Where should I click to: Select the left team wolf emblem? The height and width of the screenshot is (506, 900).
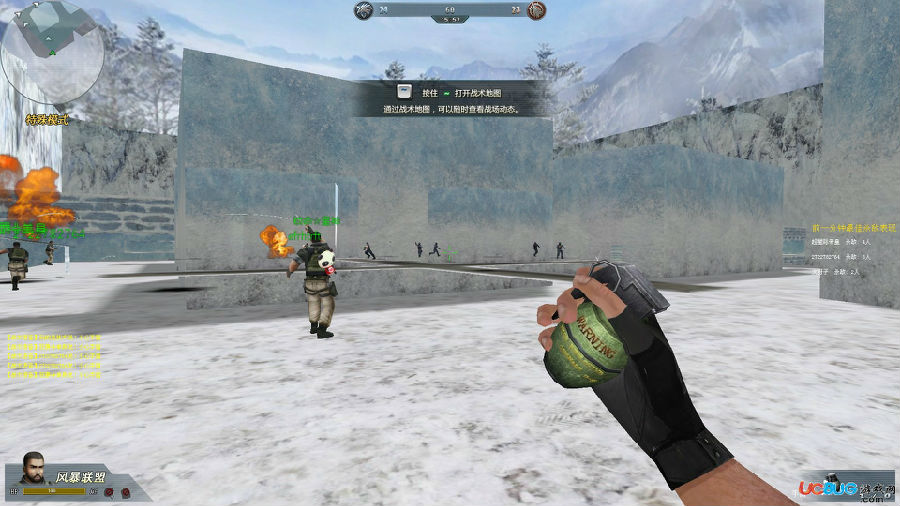364,11
